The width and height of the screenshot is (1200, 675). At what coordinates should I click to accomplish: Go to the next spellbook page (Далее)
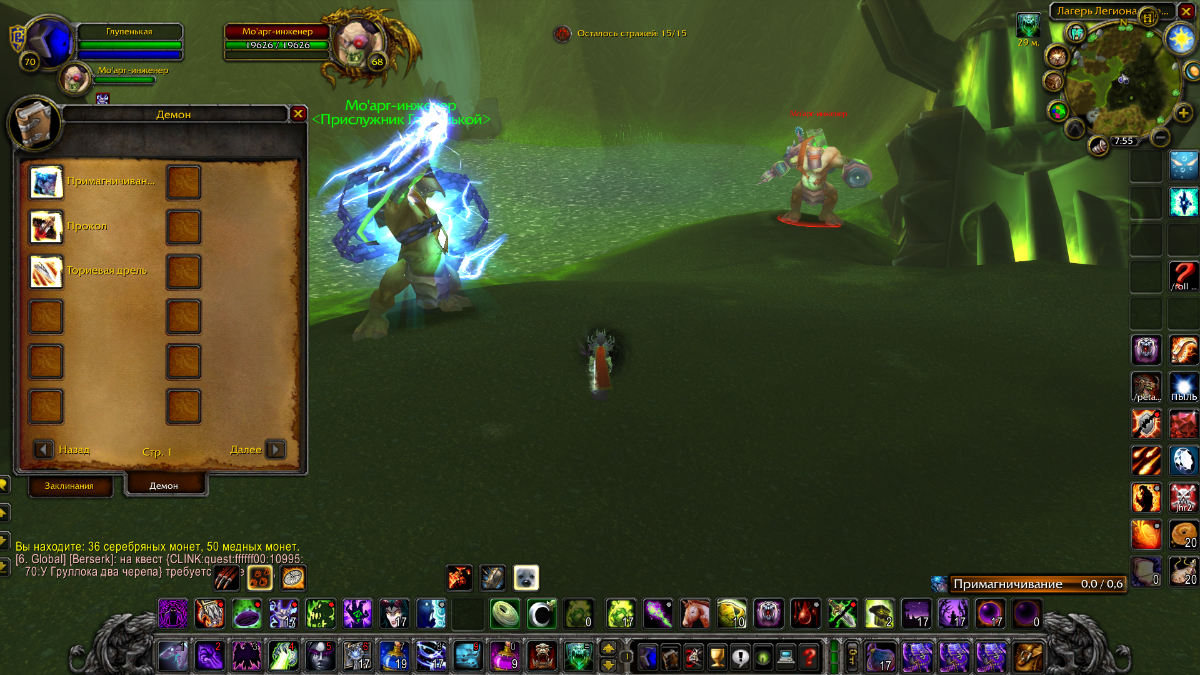click(275, 450)
